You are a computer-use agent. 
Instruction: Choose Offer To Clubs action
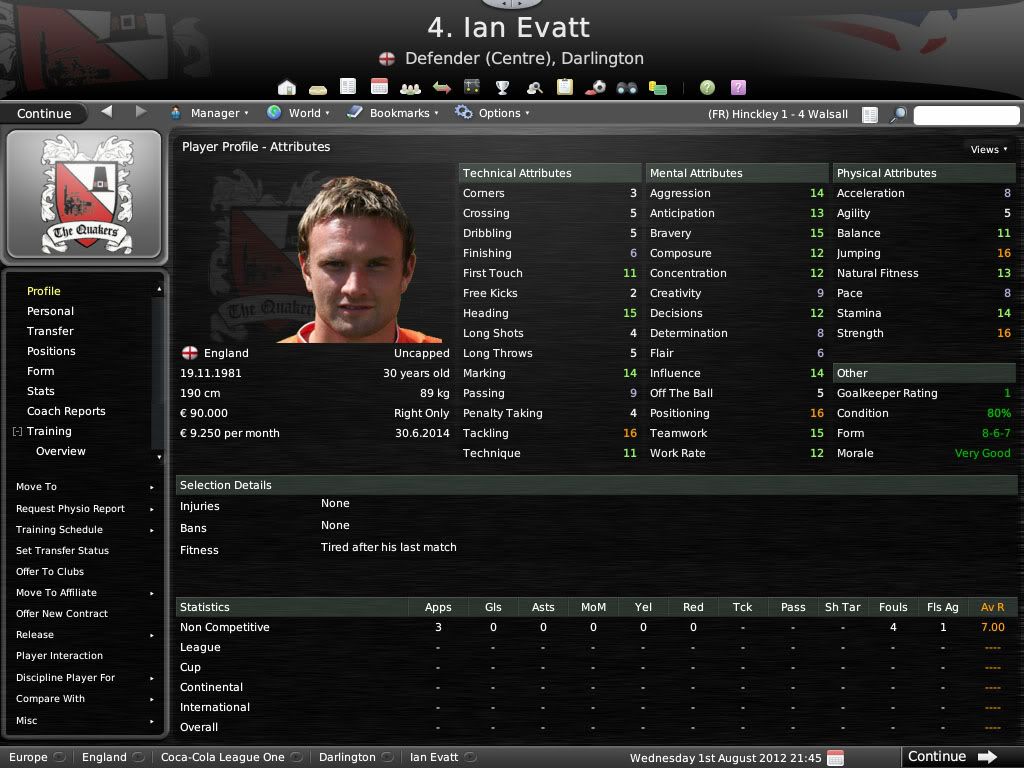coord(50,571)
